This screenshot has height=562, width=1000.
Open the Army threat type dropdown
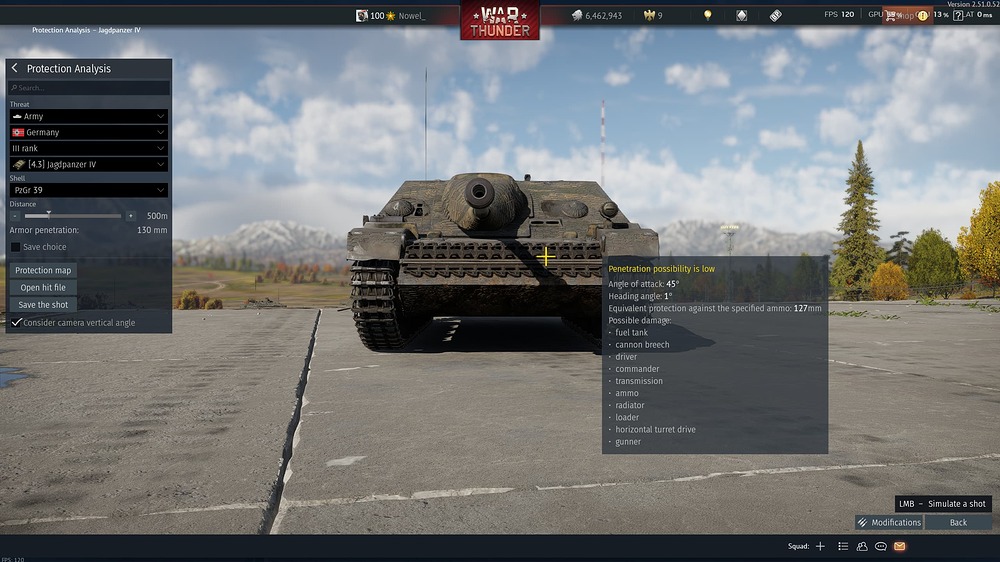88,116
